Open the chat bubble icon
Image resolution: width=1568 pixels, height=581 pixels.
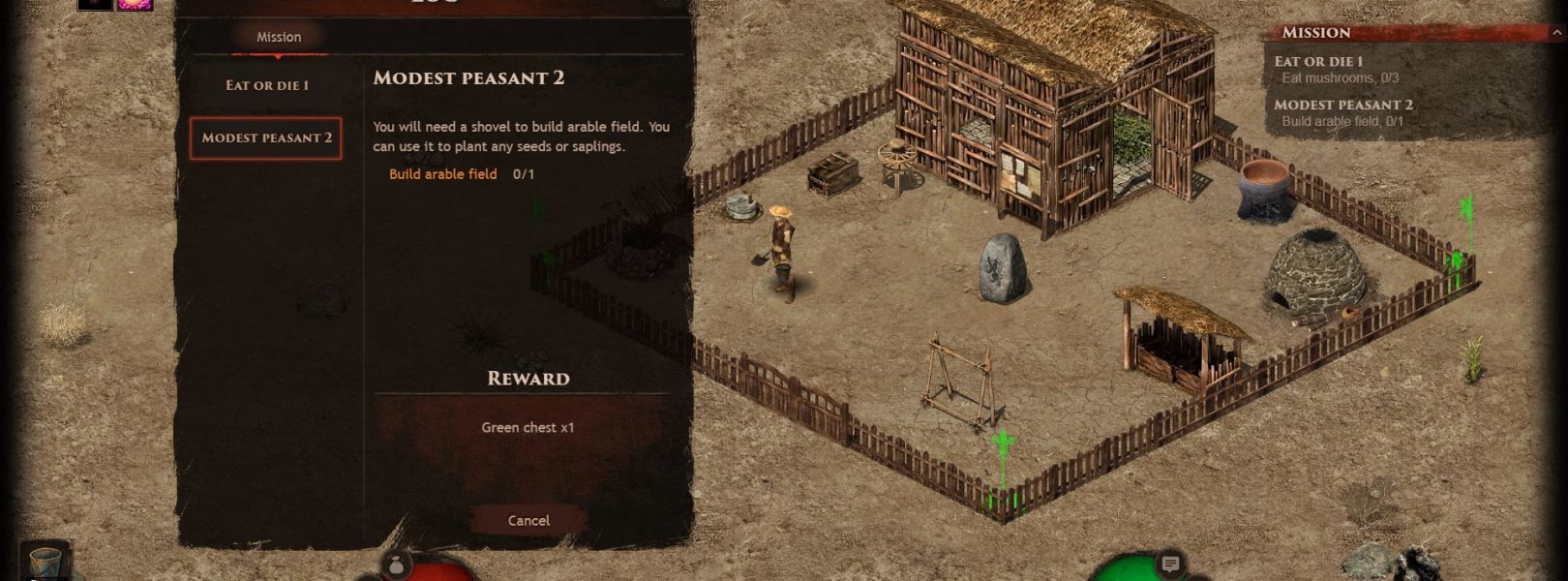[1170, 564]
